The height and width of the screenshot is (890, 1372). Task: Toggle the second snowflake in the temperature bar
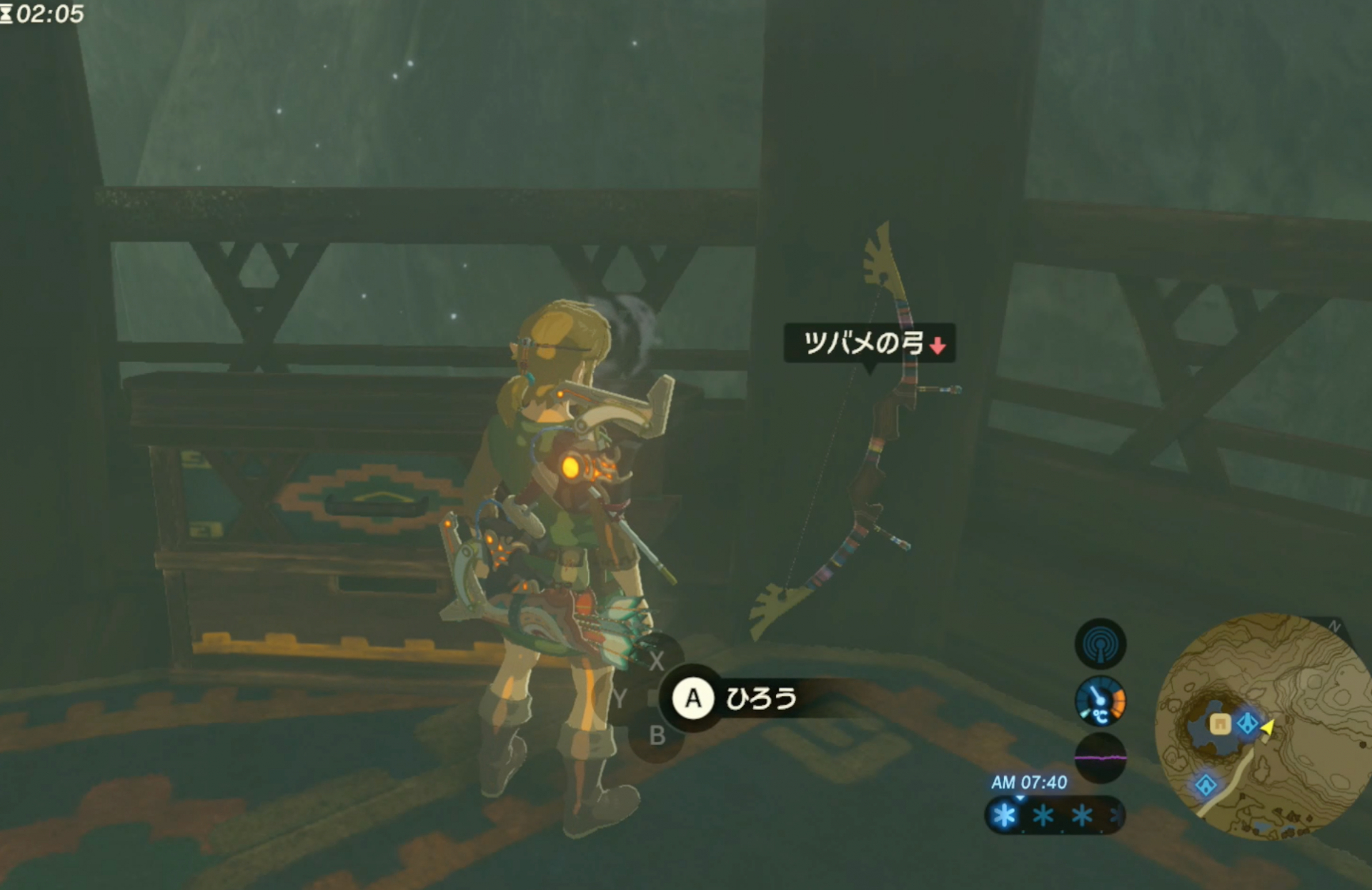pos(1043,815)
